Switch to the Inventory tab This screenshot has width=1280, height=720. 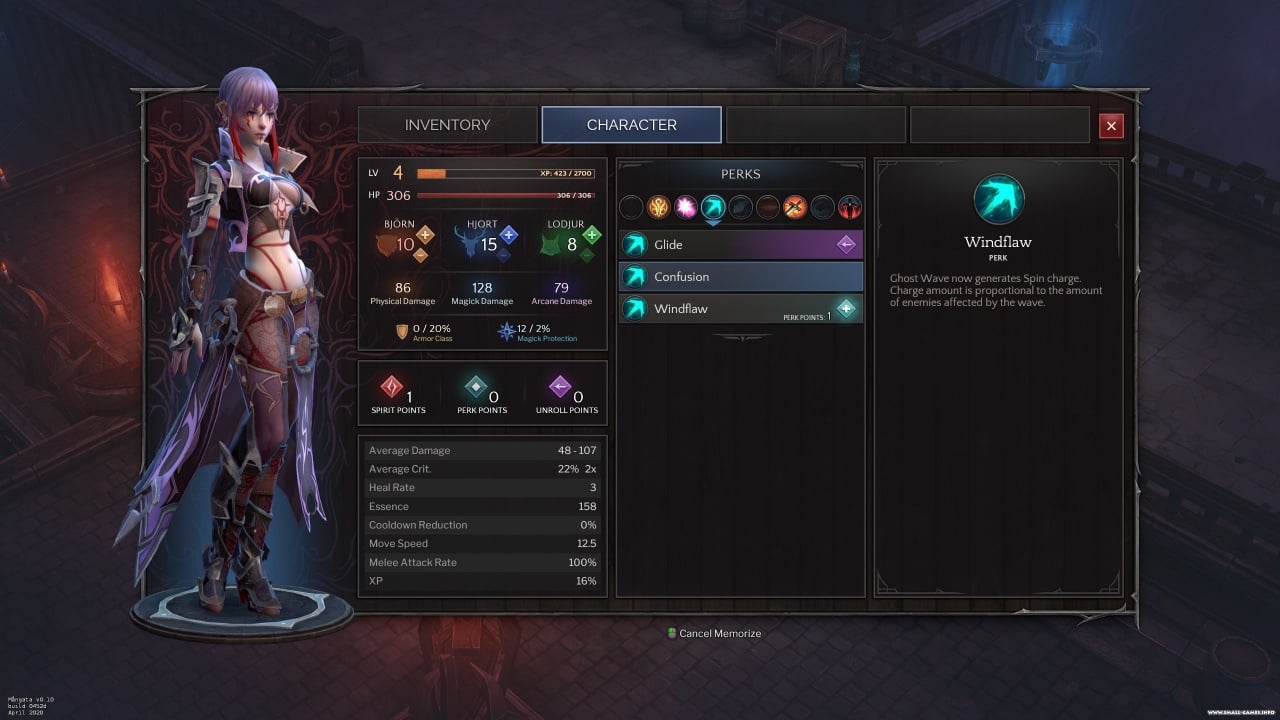tap(447, 125)
